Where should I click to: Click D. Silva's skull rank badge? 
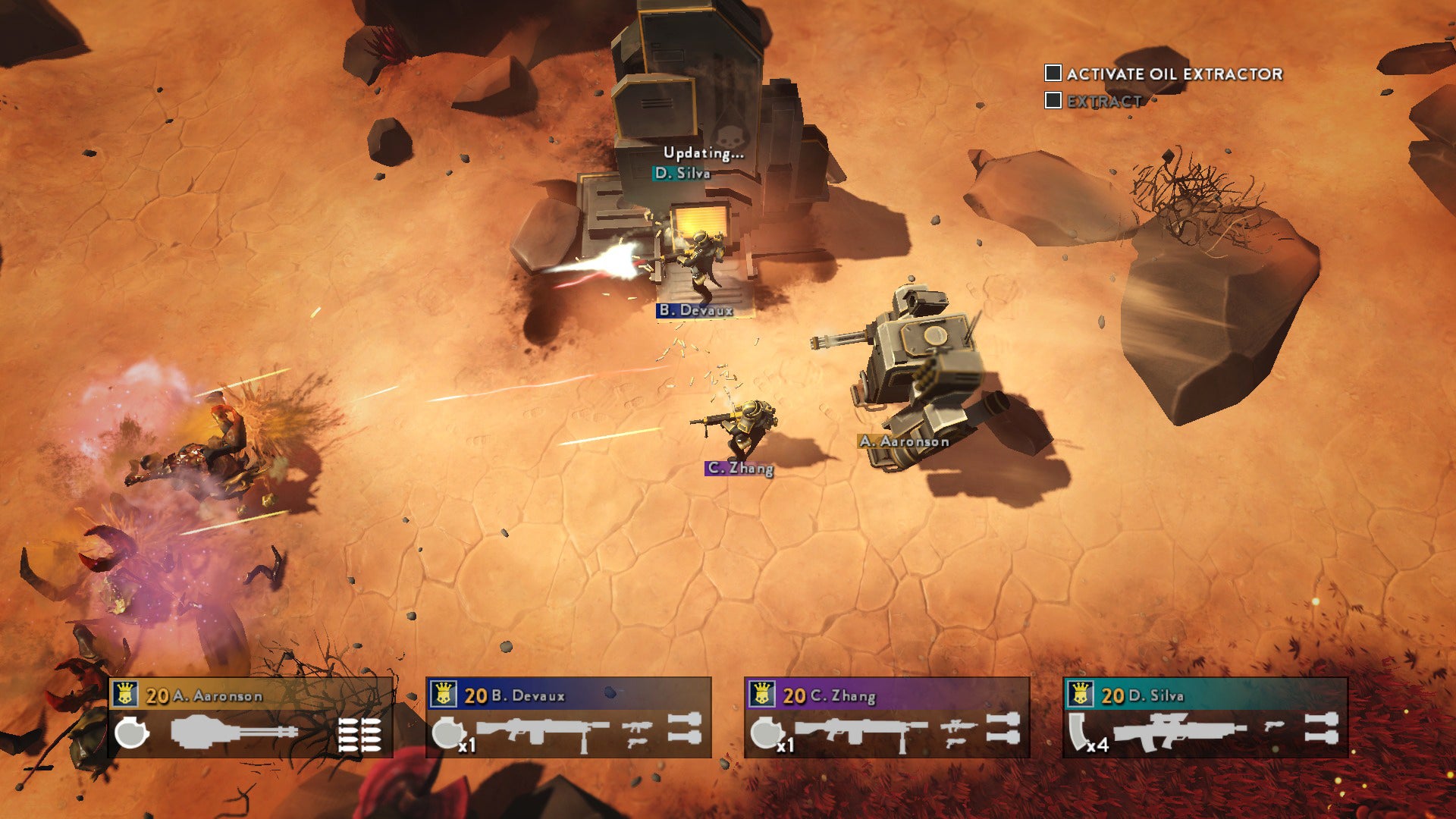(x=1081, y=694)
